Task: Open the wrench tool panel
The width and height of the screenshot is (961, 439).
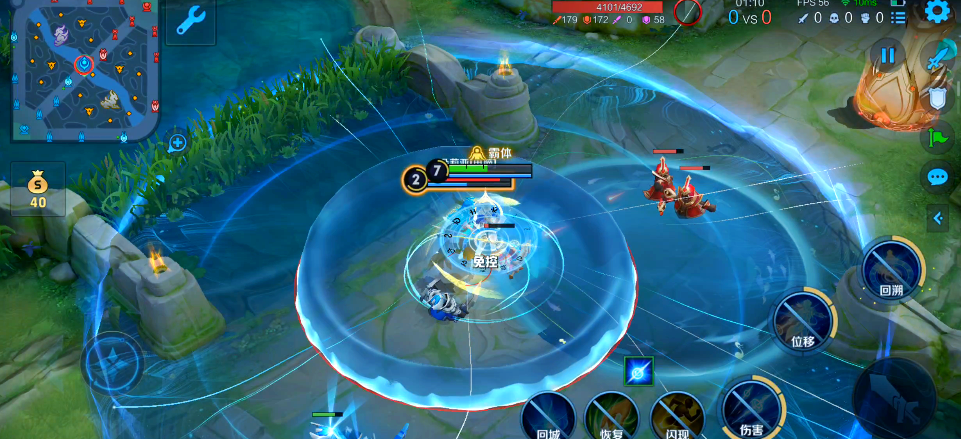Action: click(191, 19)
